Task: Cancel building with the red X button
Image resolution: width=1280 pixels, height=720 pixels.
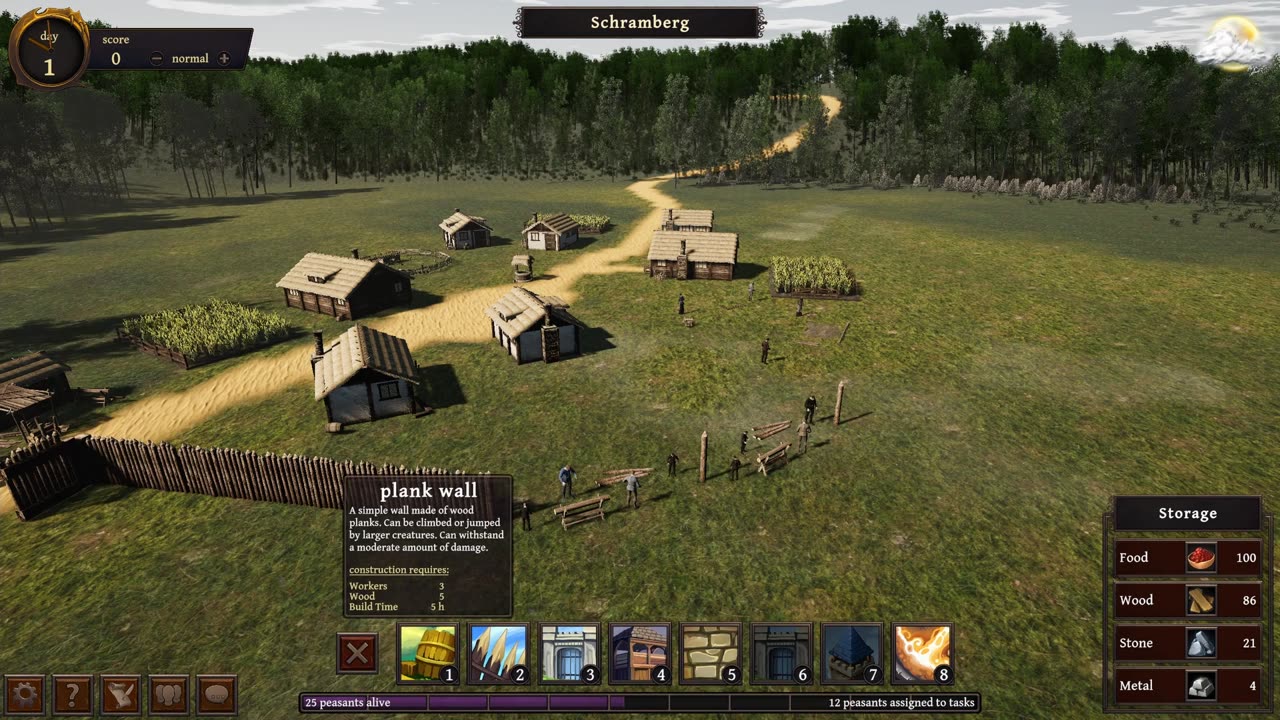Action: (x=357, y=654)
